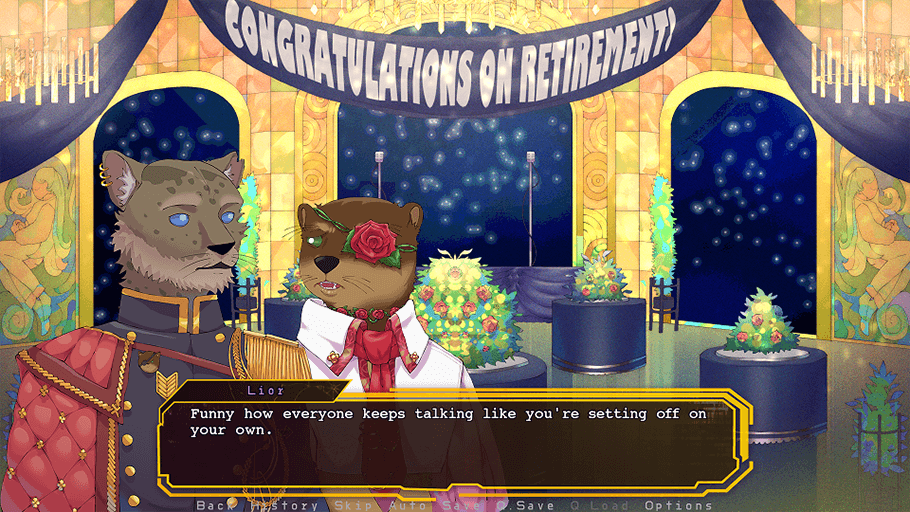Open the Options menu
Viewport: 910px width, 512px height.
tap(679, 505)
